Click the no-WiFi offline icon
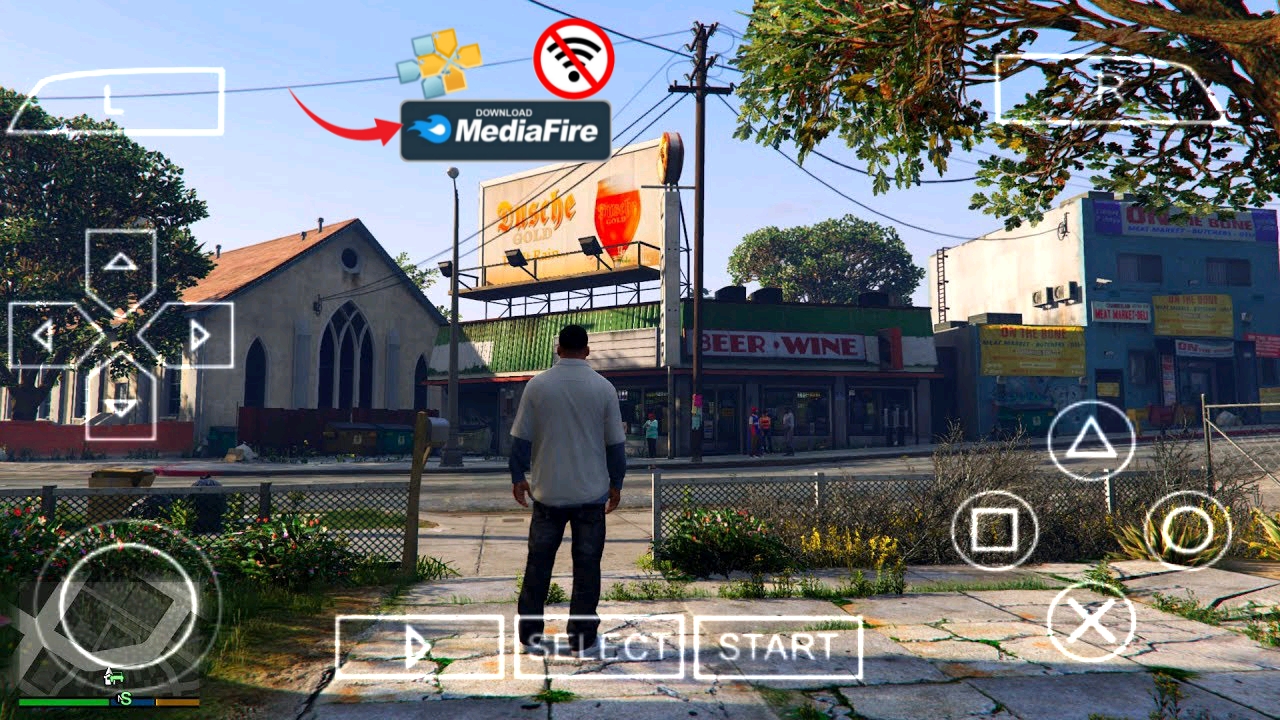Image resolution: width=1280 pixels, height=720 pixels. (572, 58)
